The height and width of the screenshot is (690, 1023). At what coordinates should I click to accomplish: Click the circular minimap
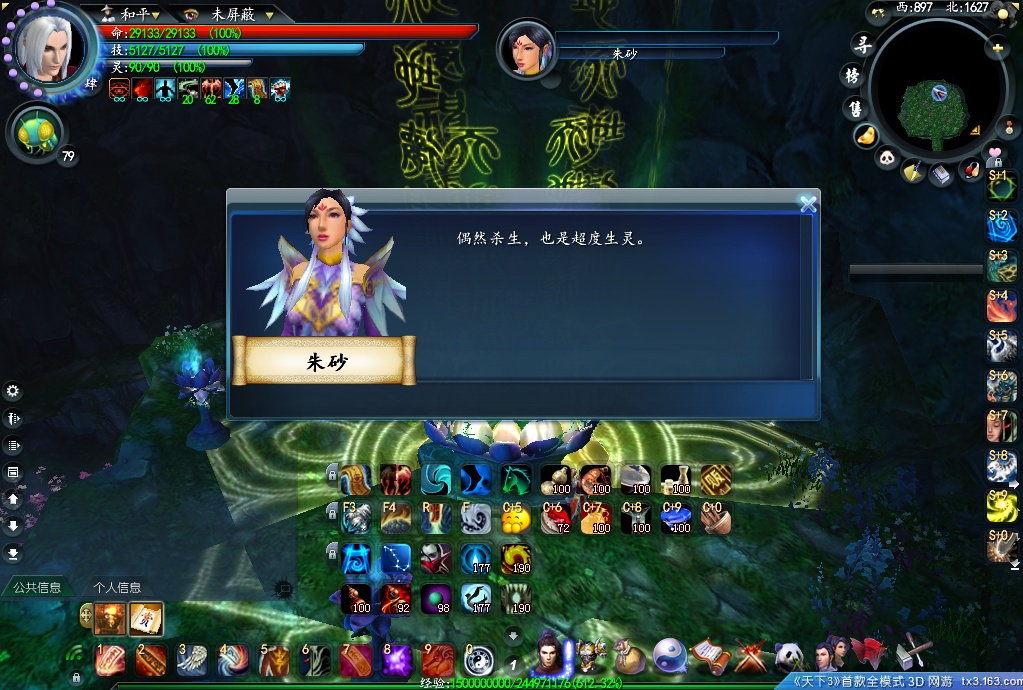937,100
